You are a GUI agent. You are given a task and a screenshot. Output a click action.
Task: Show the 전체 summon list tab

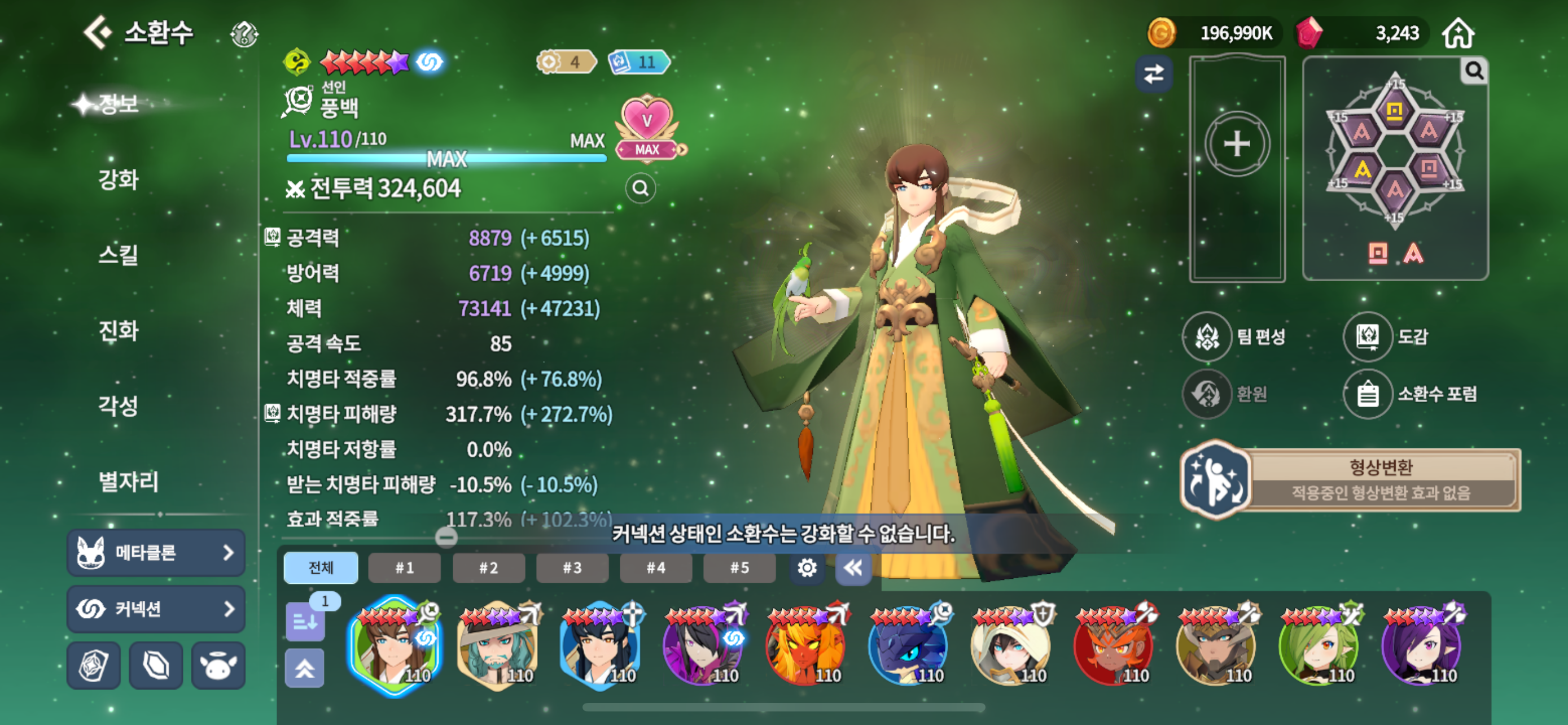tap(321, 568)
